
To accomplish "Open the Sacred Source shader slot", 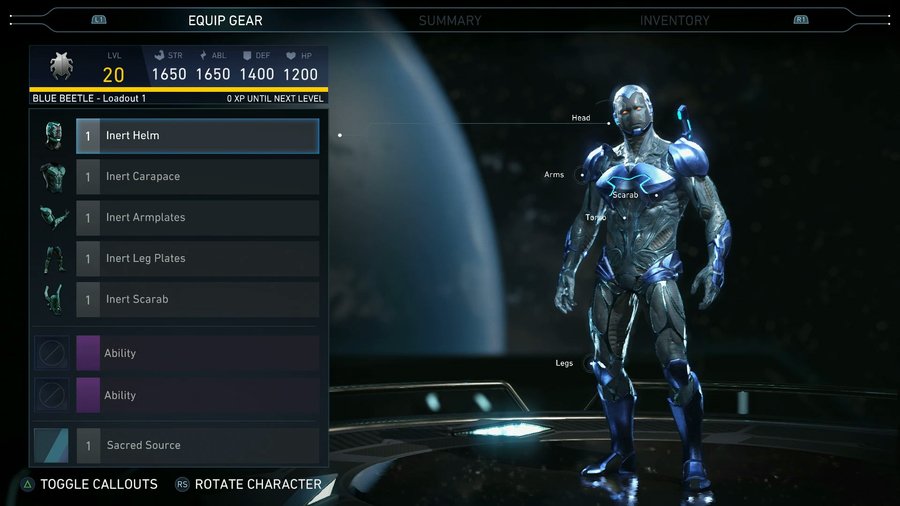I will pos(198,446).
